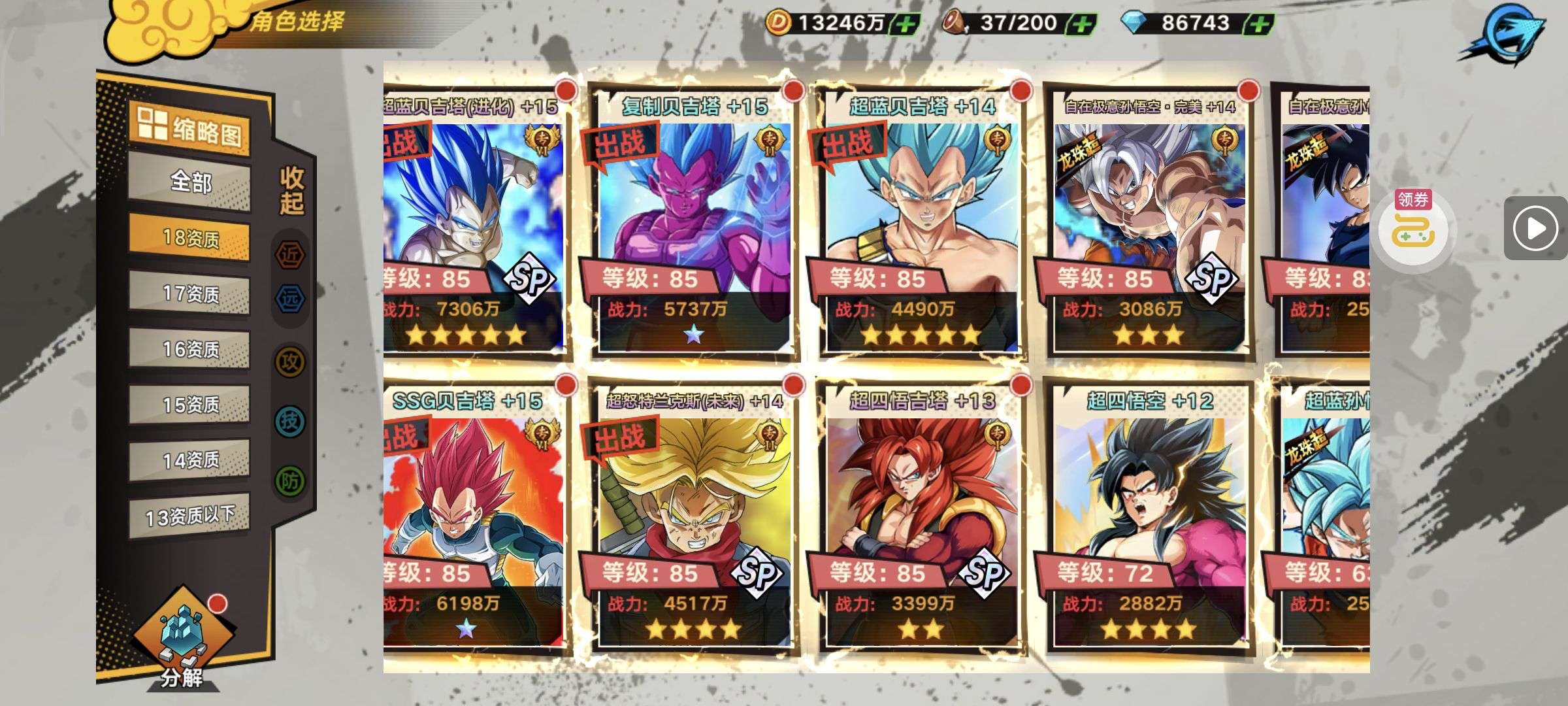The image size is (1568, 706).
Task: Click the video play overlay button
Action: click(1535, 229)
